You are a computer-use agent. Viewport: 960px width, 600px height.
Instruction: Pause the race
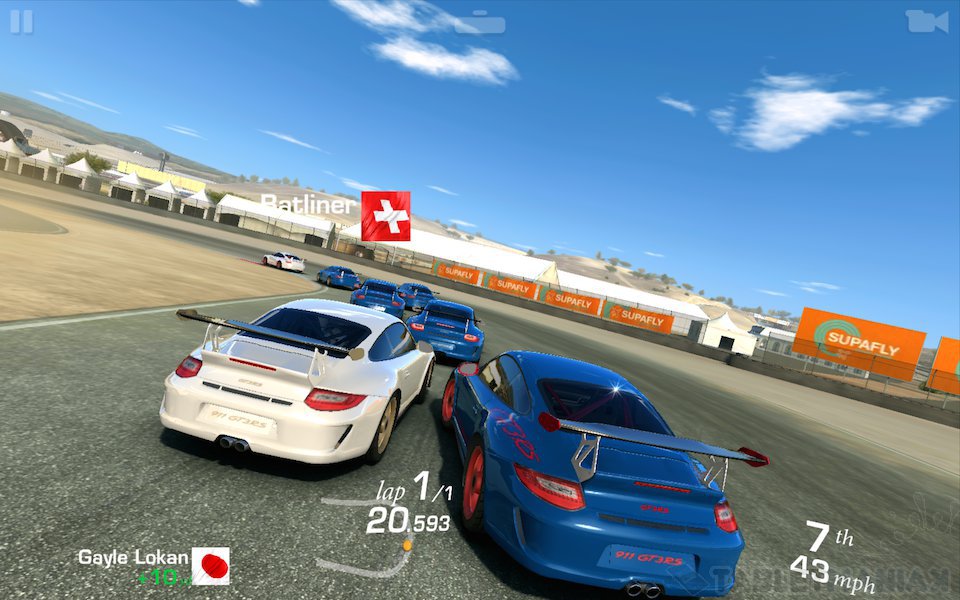[x=21, y=22]
